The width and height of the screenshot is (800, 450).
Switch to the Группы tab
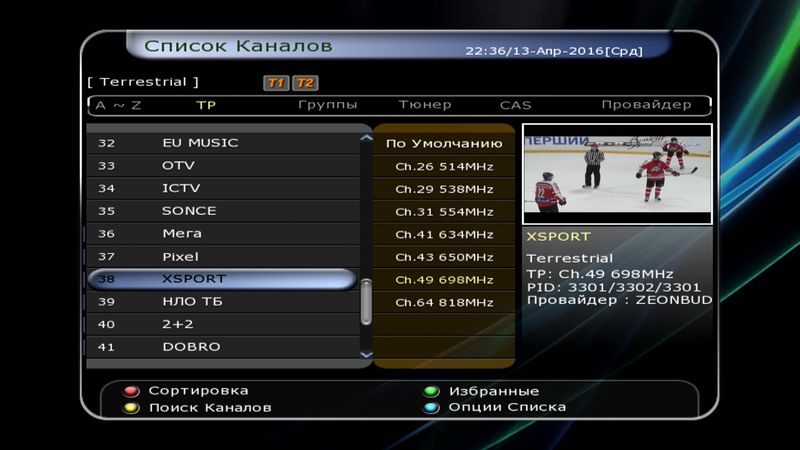328,105
